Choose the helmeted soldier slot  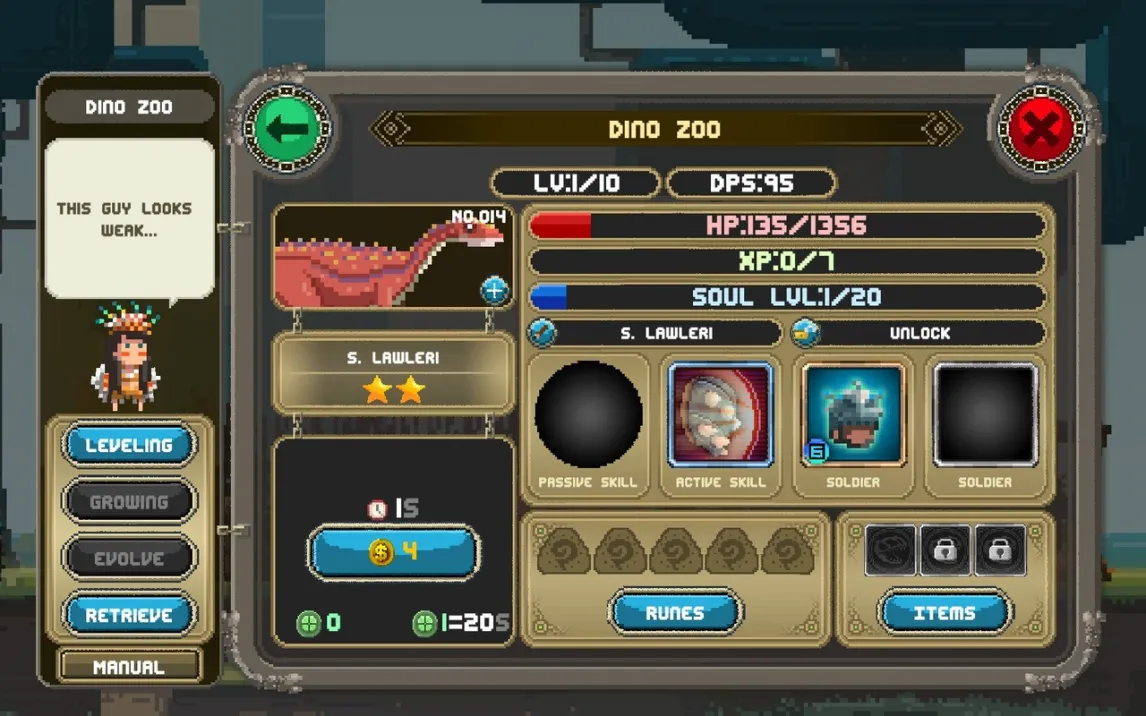click(x=853, y=415)
